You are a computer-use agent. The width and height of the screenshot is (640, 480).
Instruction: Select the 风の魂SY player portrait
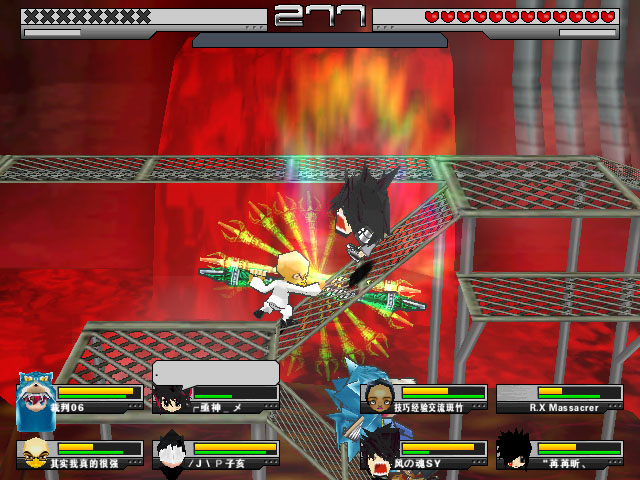(x=378, y=453)
